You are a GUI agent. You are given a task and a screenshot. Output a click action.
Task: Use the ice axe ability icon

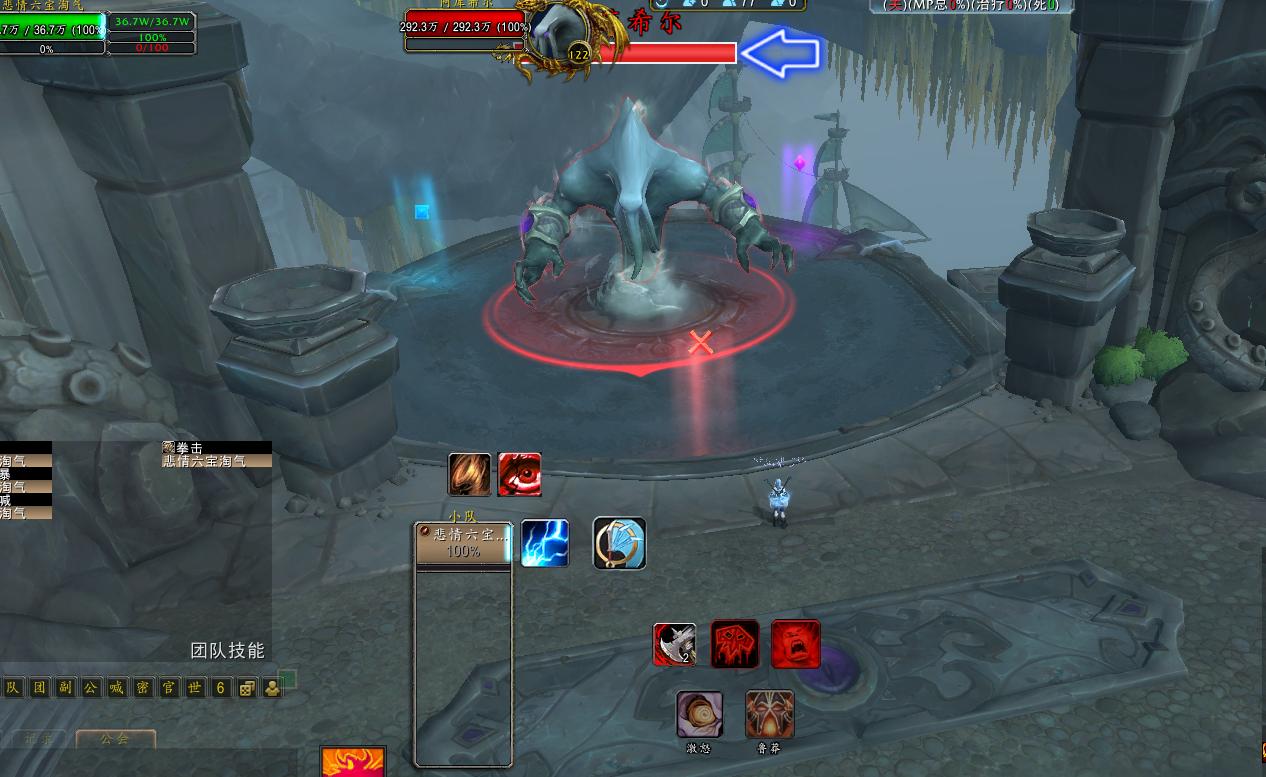619,543
